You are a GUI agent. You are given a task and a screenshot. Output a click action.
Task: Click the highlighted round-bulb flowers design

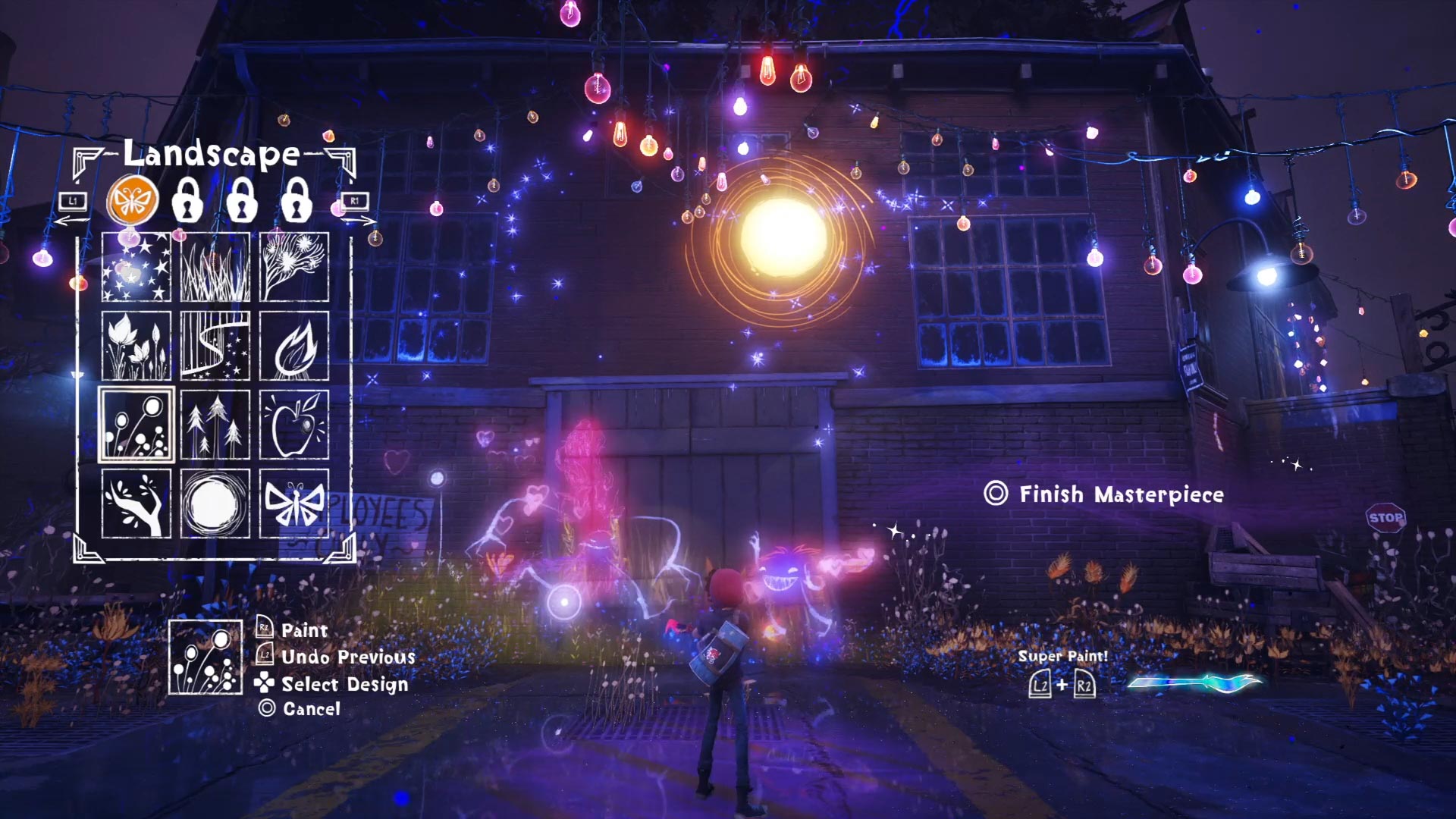(136, 425)
